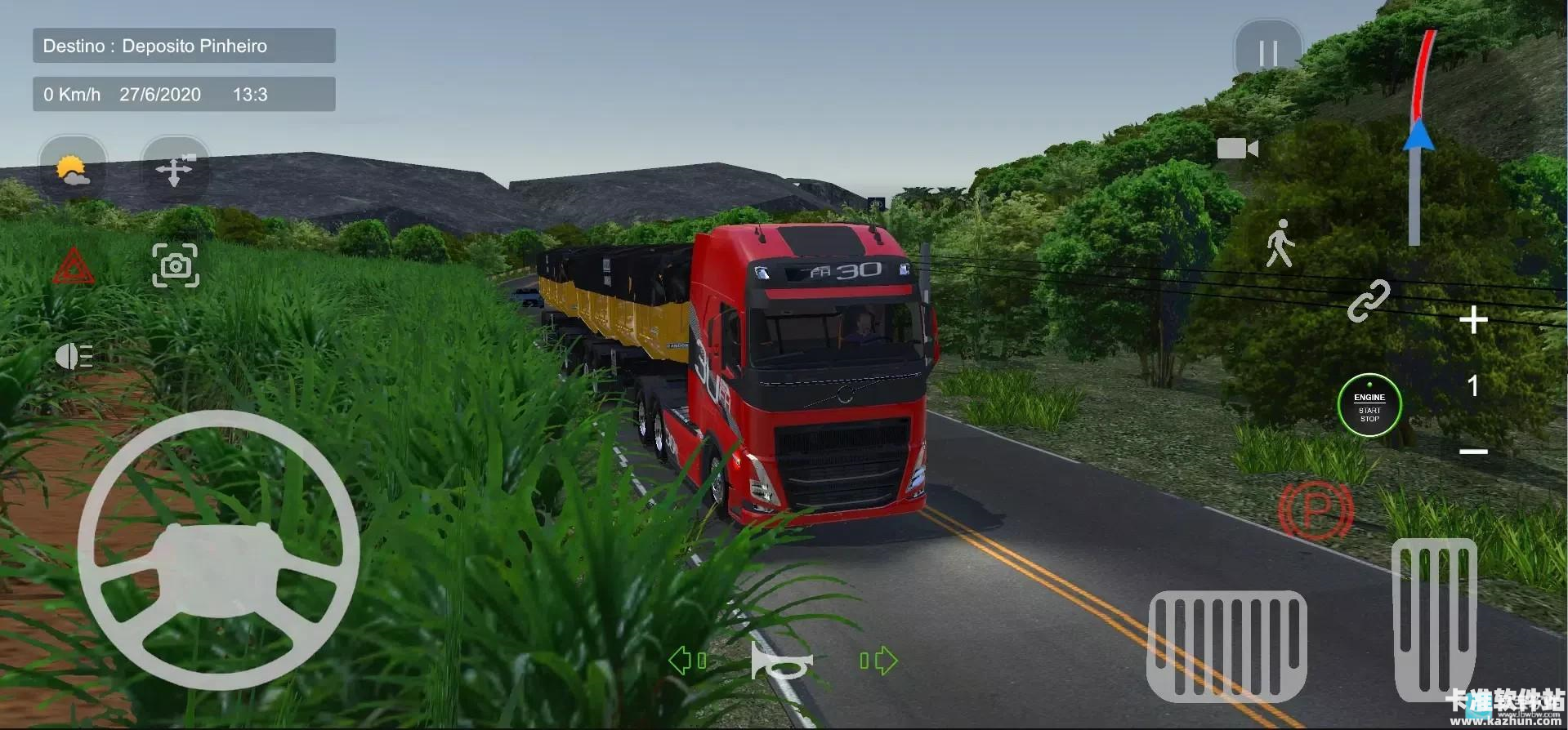Screen dimensions: 1568x730
Task: Tap the Destino Deposito Pinheiro banner
Action: (x=183, y=45)
